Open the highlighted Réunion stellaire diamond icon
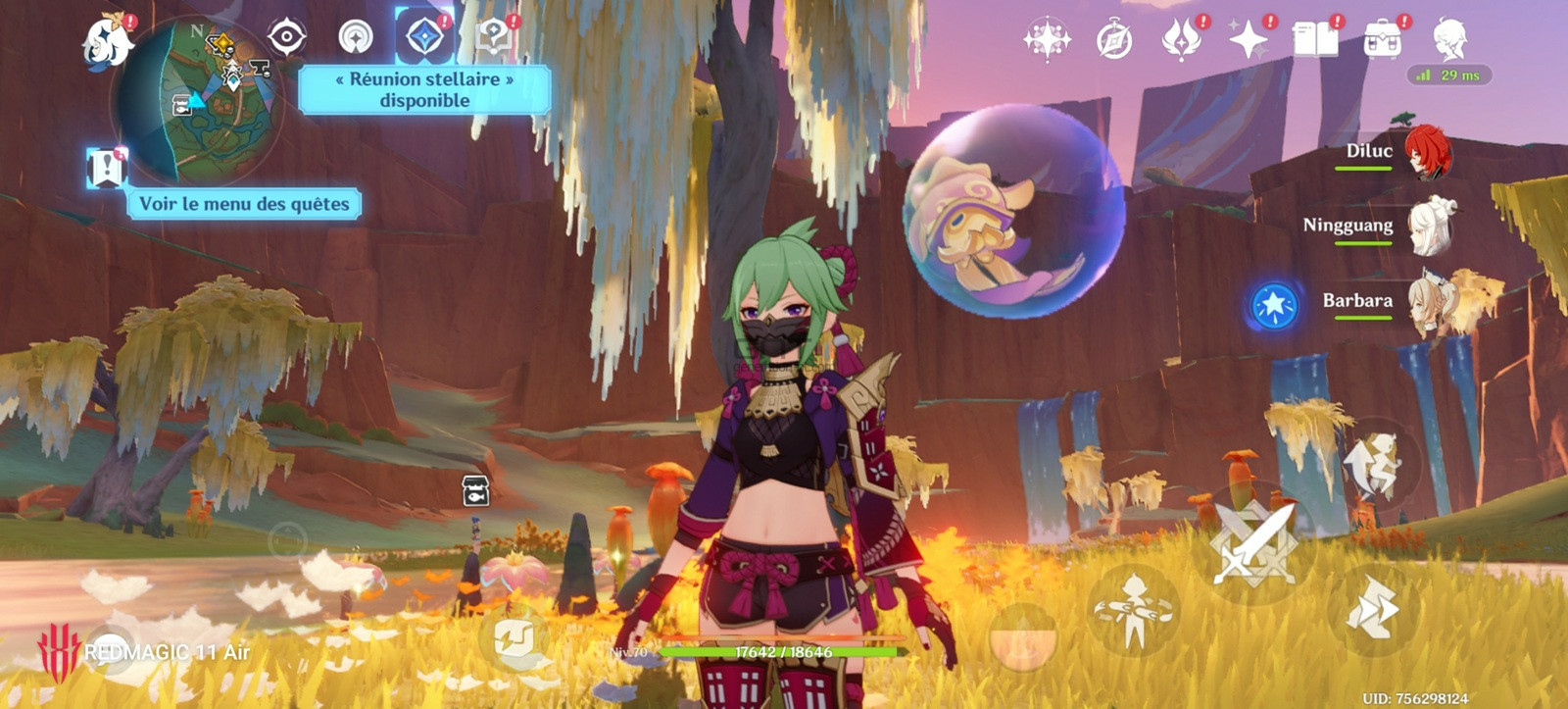Viewport: 1568px width, 709px height. coord(423,37)
